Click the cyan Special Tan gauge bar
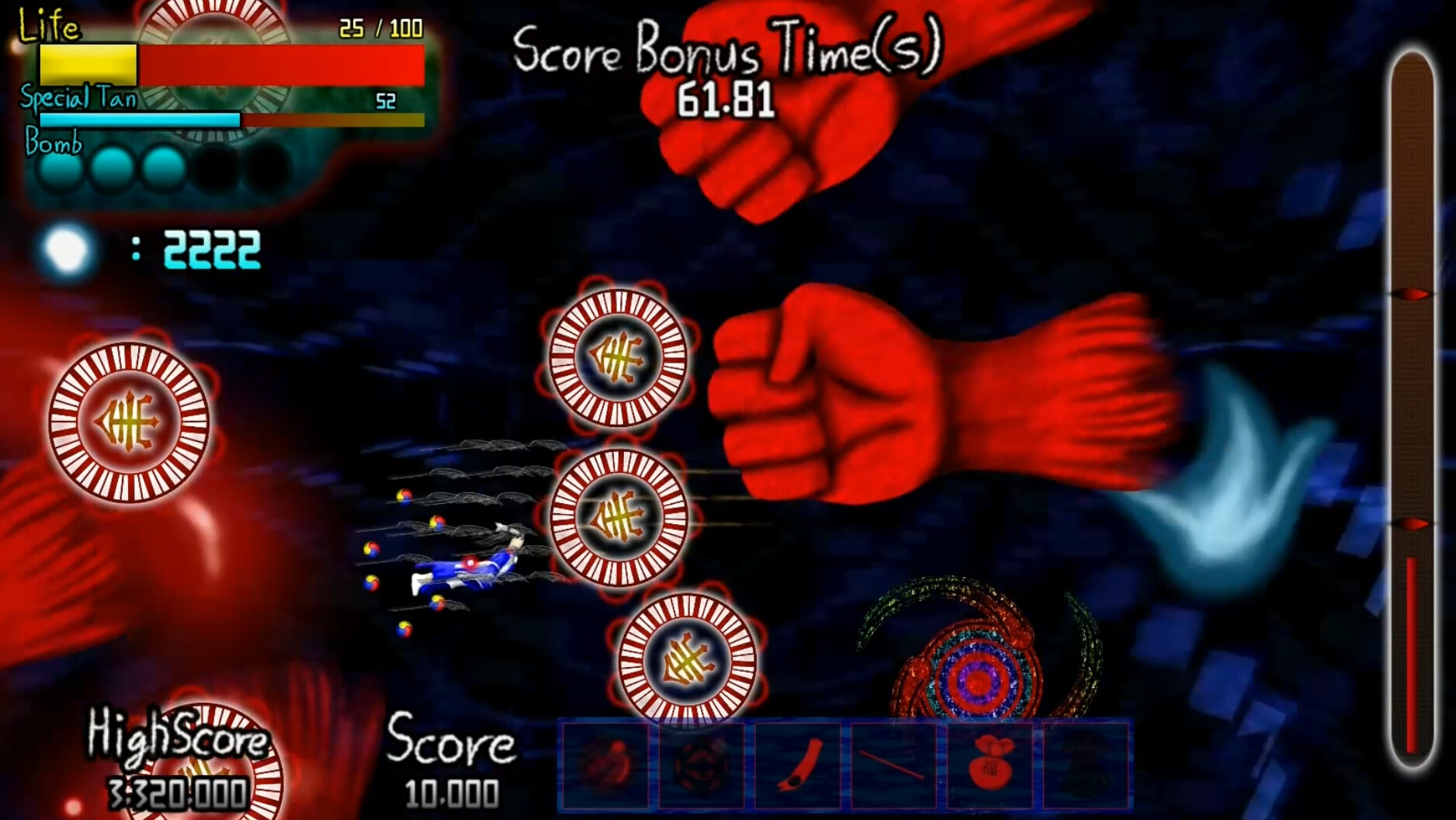1456x820 pixels. (x=140, y=120)
